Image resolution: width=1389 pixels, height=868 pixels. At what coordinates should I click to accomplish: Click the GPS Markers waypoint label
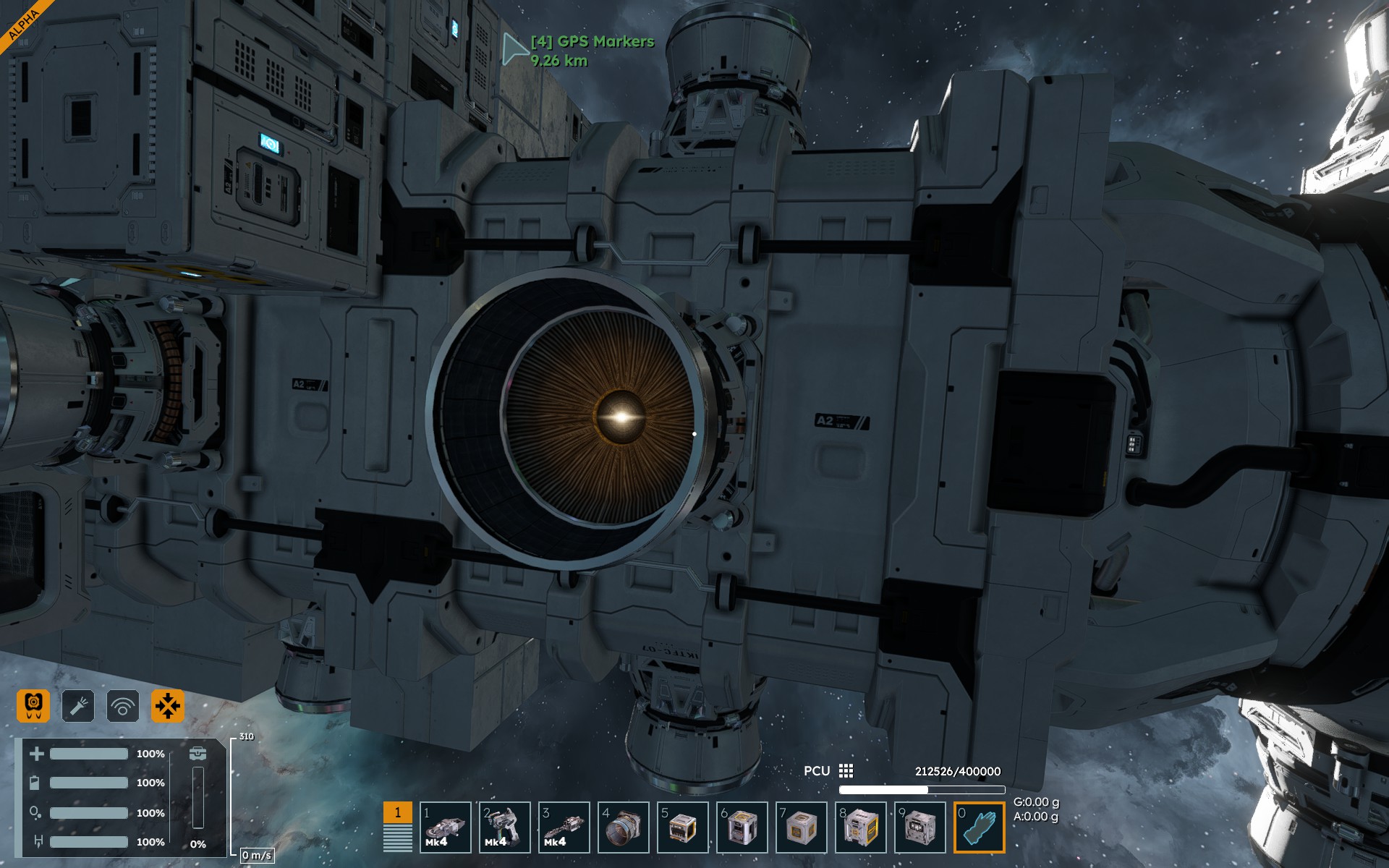(x=592, y=42)
